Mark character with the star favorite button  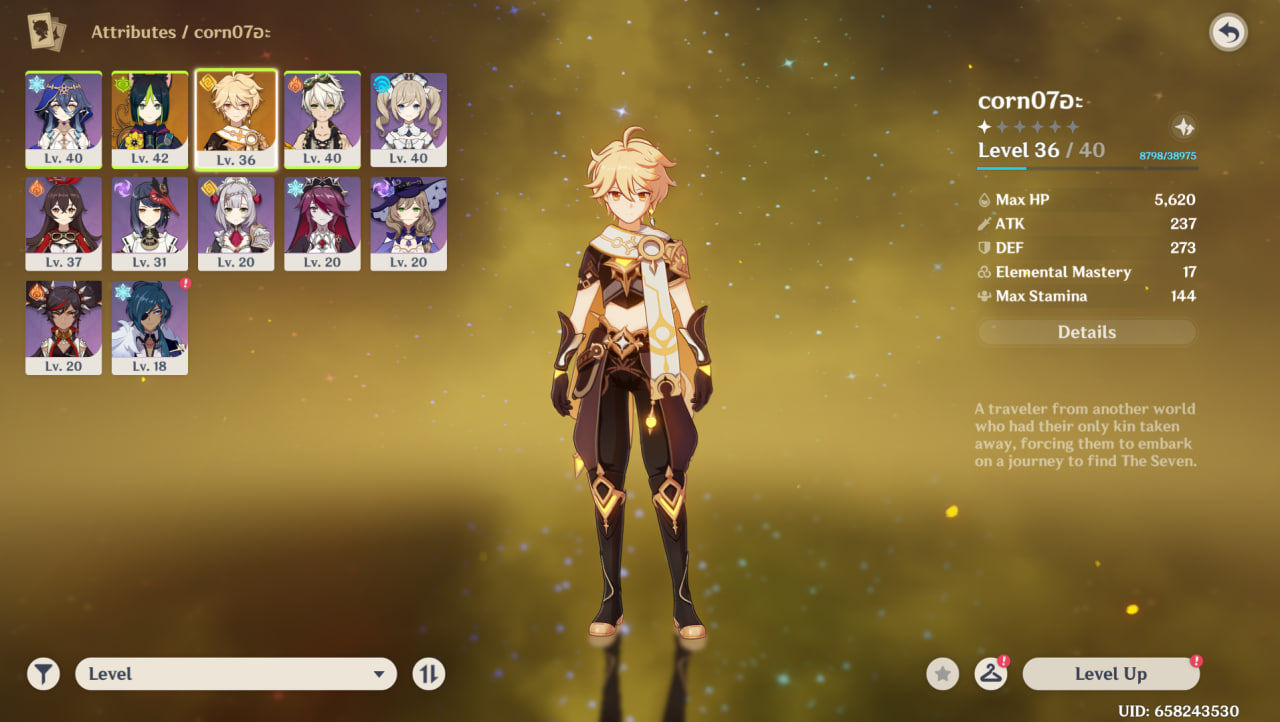point(942,674)
